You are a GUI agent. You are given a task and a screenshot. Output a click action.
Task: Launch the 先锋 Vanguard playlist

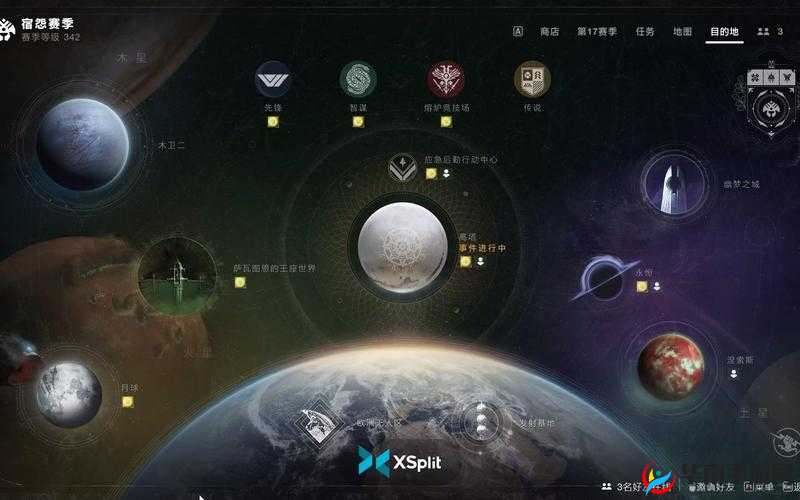tap(272, 79)
